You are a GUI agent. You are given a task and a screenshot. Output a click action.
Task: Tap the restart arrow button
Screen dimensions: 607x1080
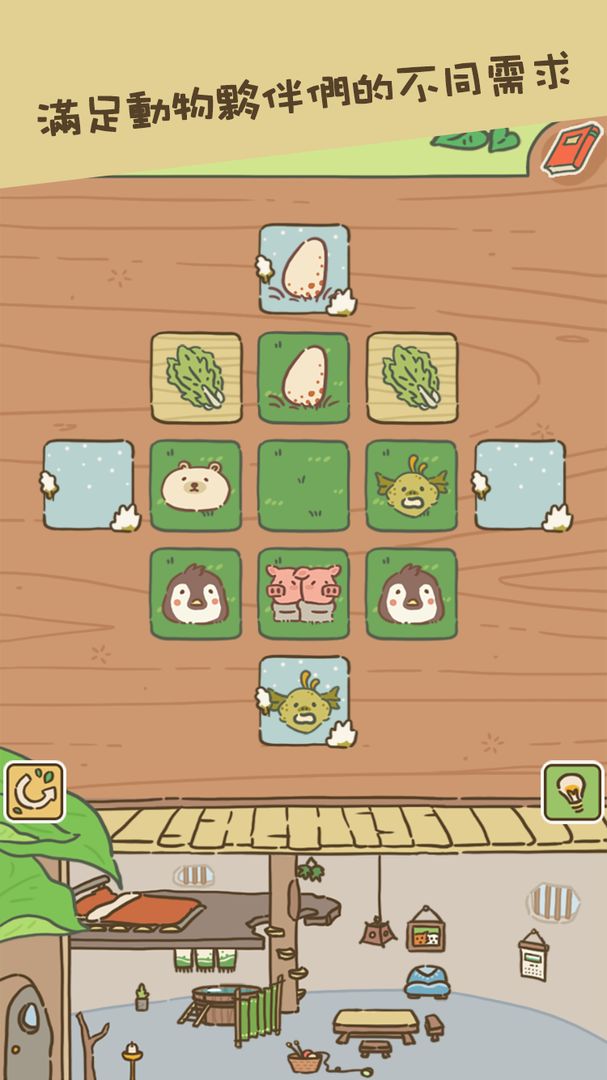tap(34, 793)
